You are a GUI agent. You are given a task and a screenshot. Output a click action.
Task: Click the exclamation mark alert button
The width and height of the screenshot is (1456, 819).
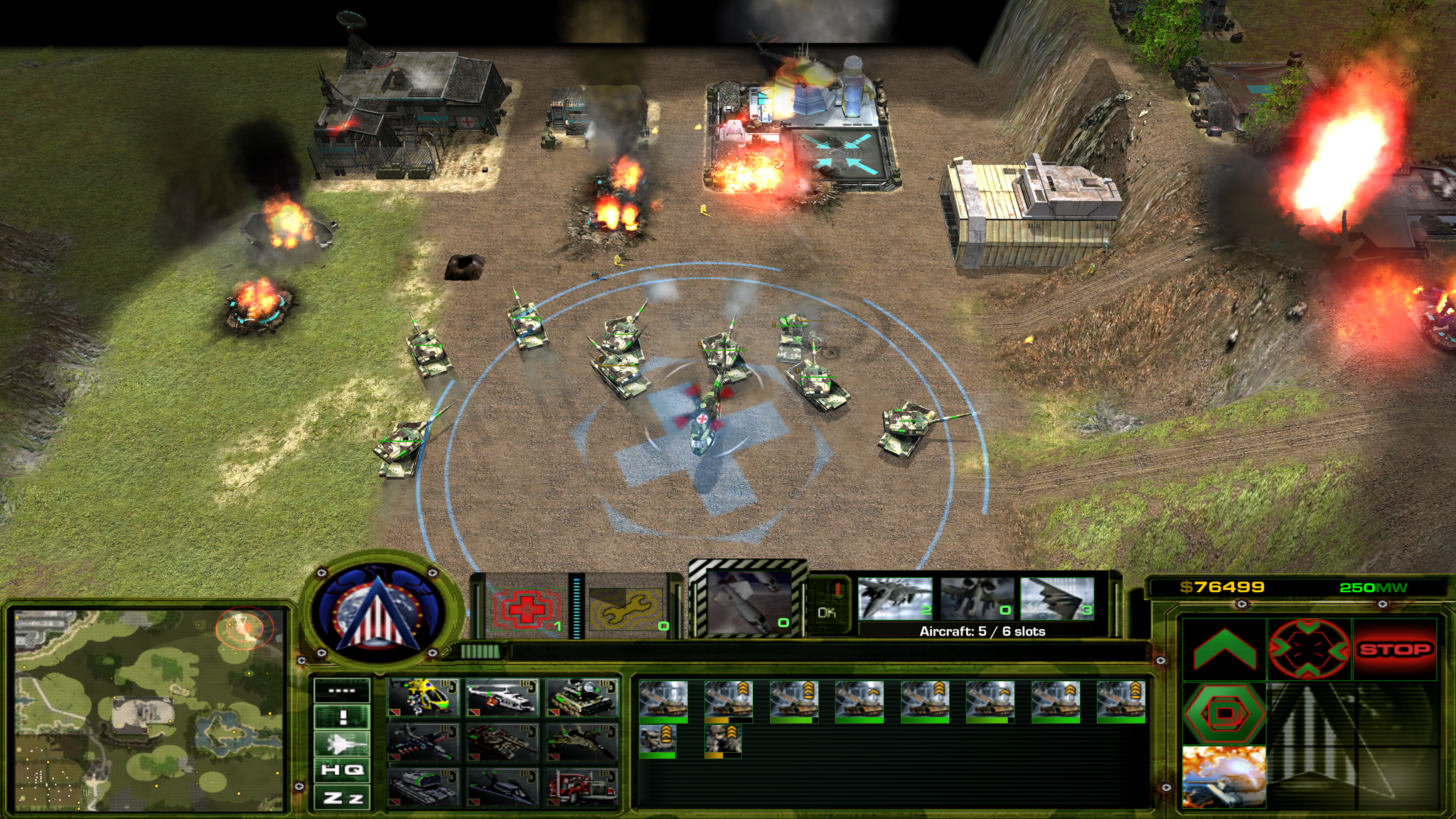[342, 717]
